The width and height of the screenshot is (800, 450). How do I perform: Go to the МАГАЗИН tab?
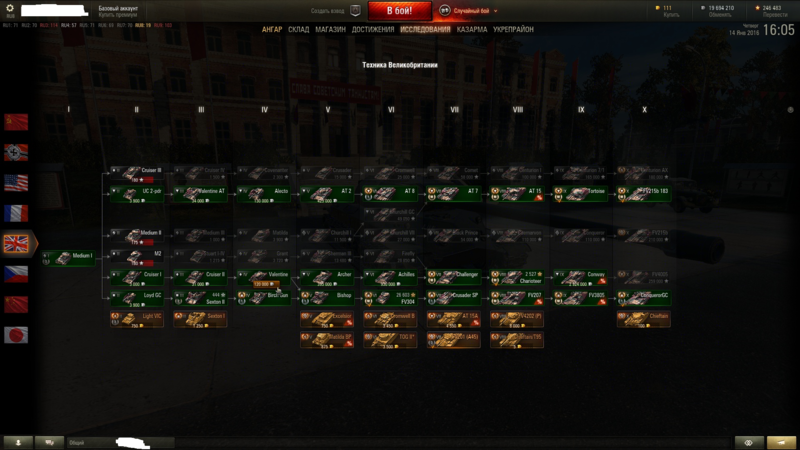pyautogui.click(x=331, y=30)
